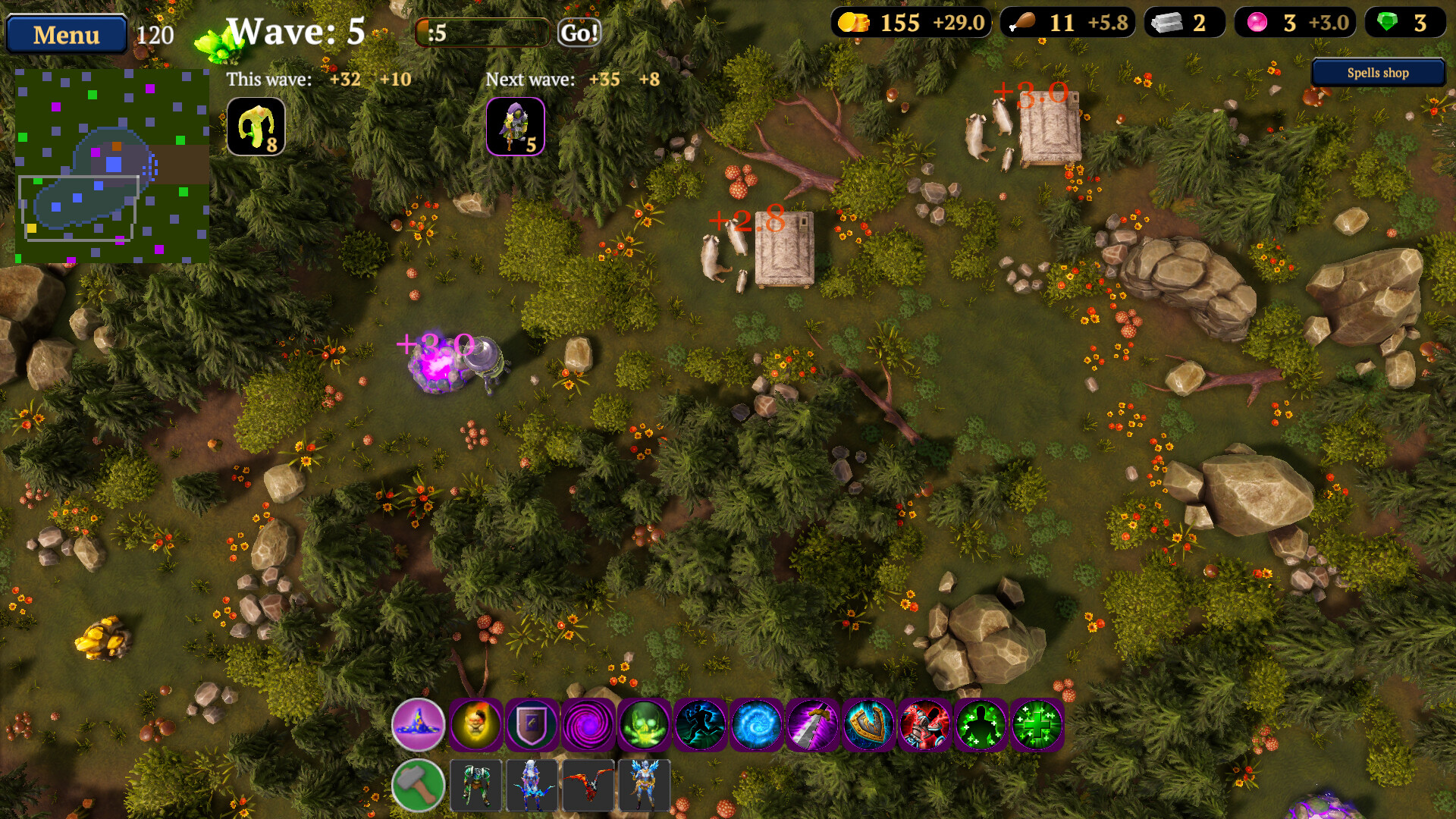Open the Spells shop
Screen dimensions: 1456x819
pos(1377,72)
